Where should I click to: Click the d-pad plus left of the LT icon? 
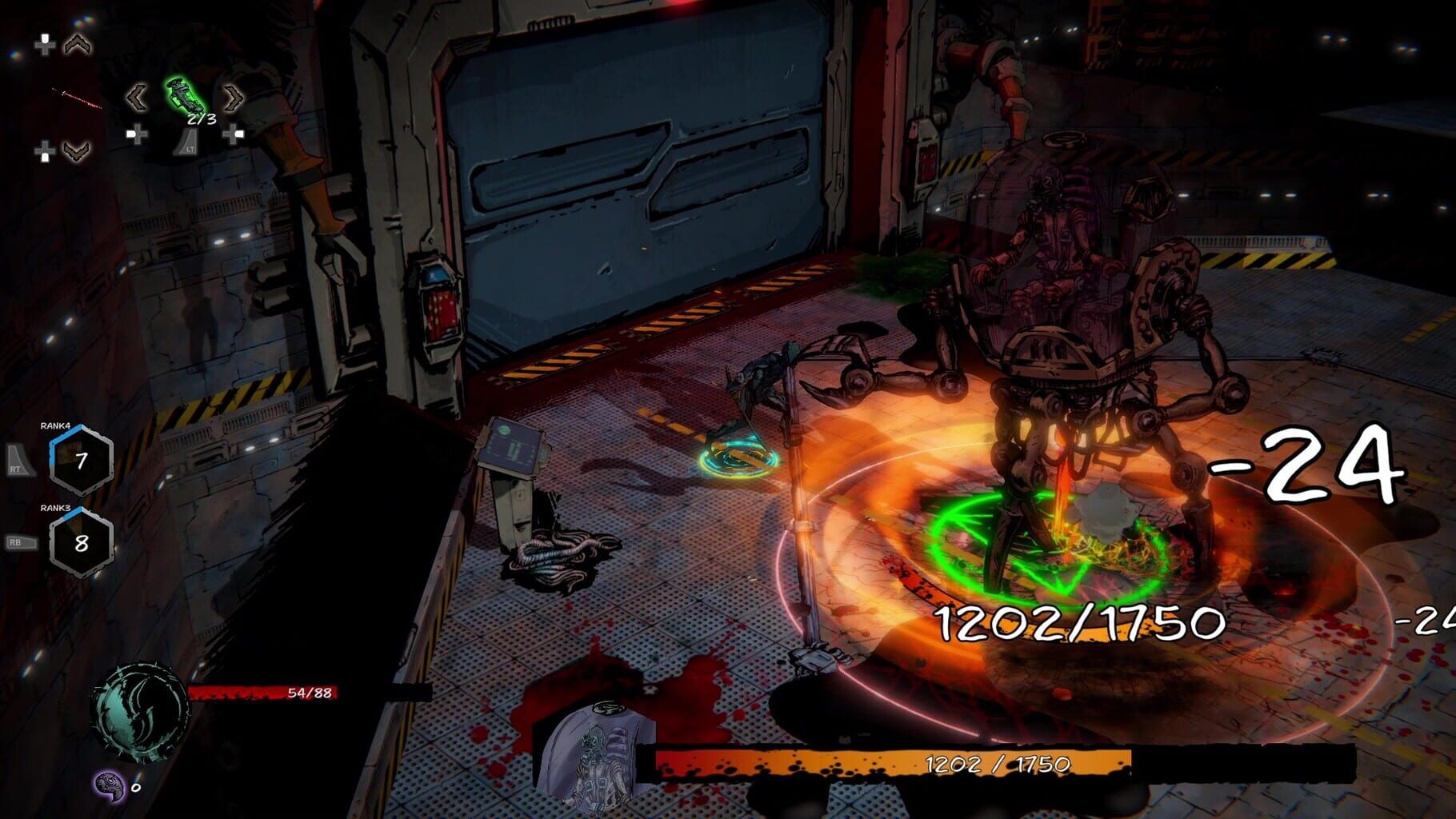(137, 134)
